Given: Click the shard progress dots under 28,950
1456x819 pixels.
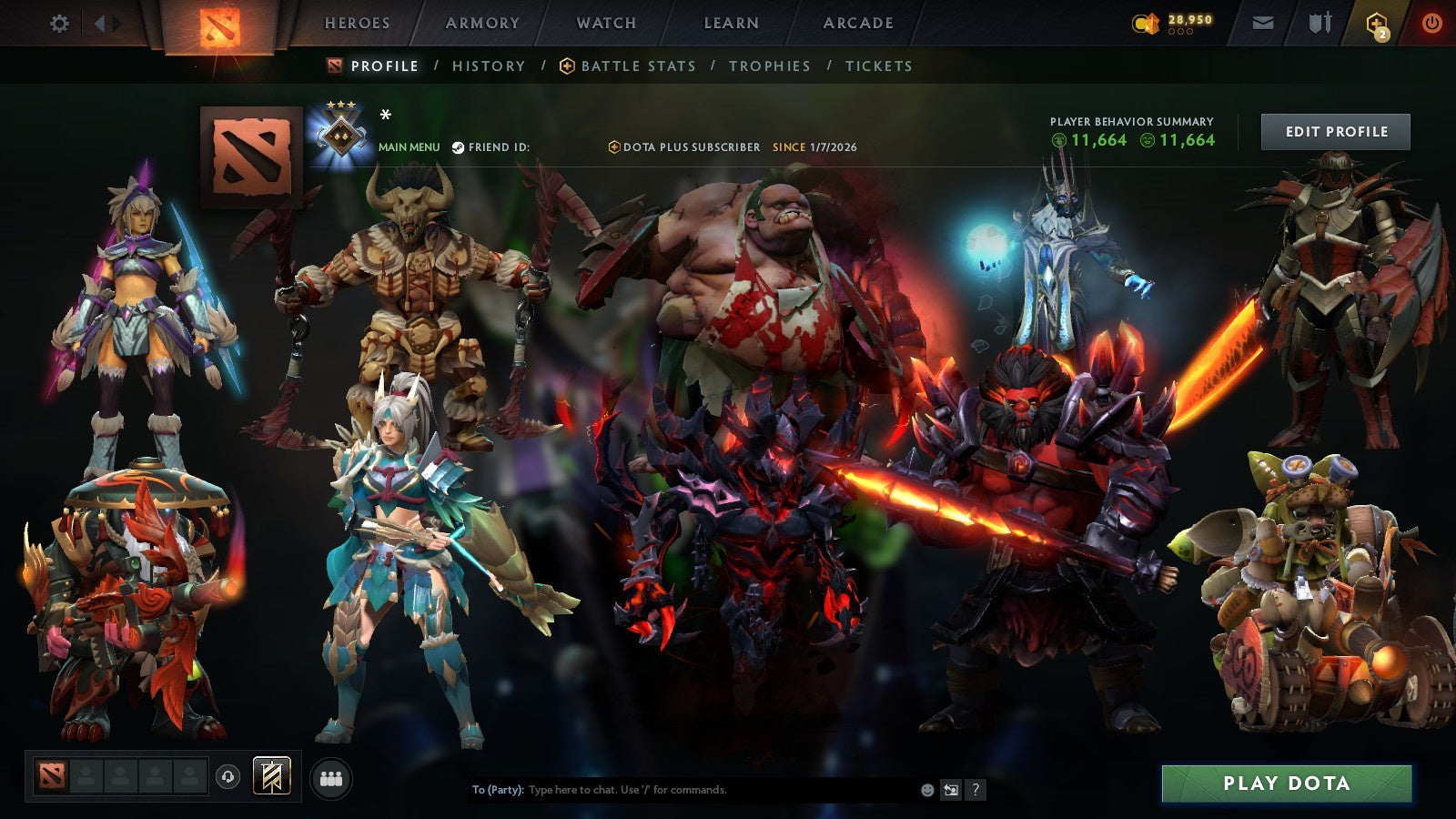Looking at the screenshot, I should [x=1181, y=33].
